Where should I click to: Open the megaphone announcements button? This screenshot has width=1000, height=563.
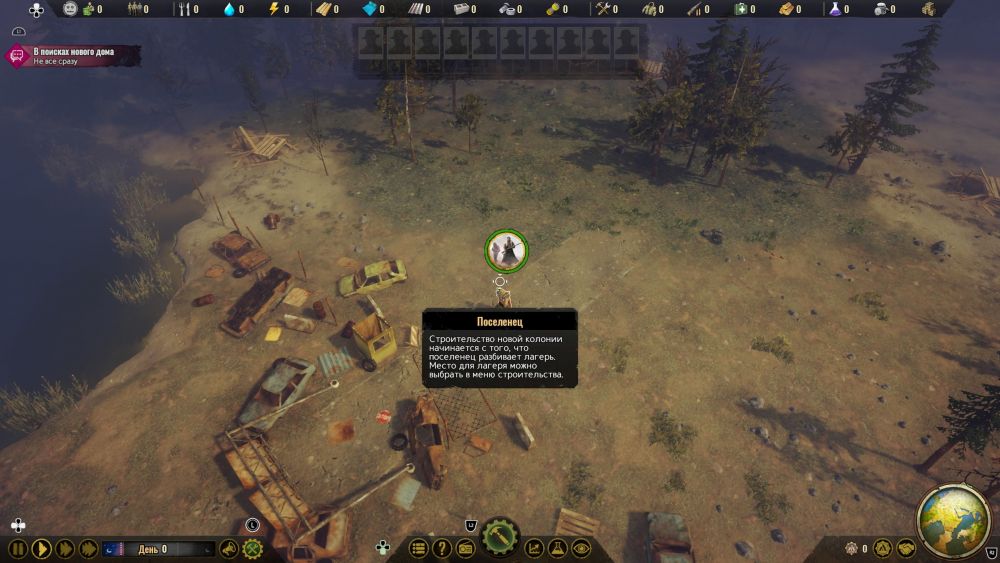230,548
